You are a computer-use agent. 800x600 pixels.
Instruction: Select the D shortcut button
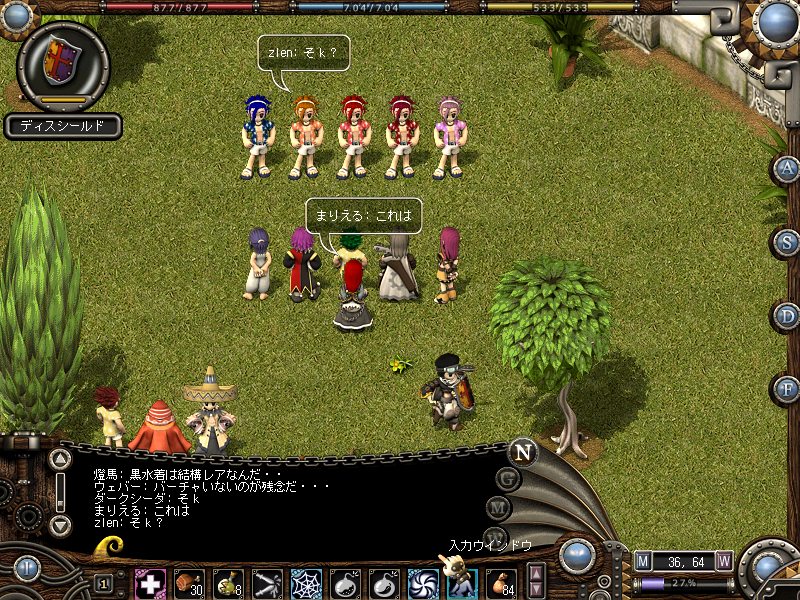click(x=788, y=316)
